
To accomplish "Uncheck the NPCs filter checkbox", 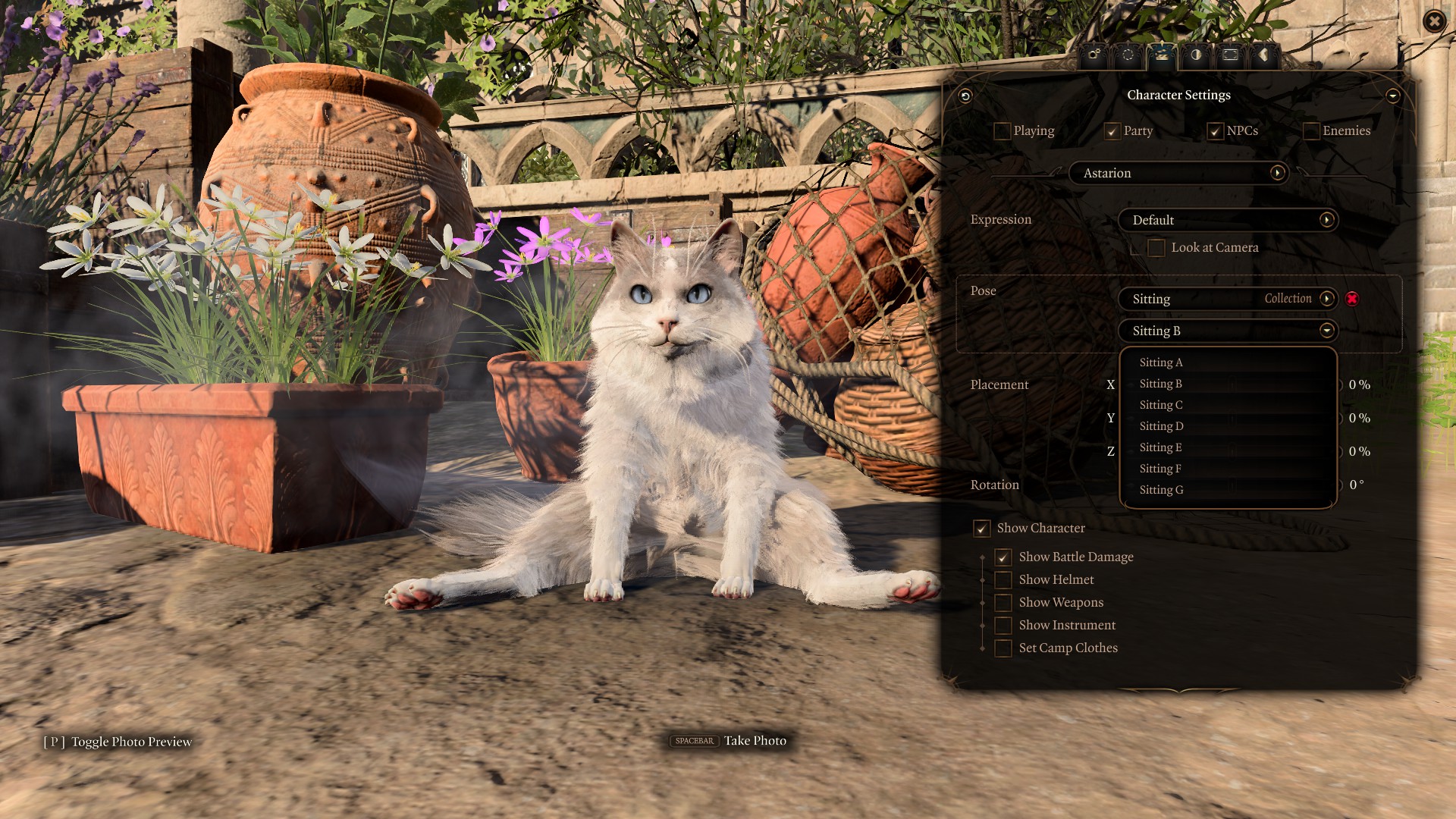I will 1215,131.
